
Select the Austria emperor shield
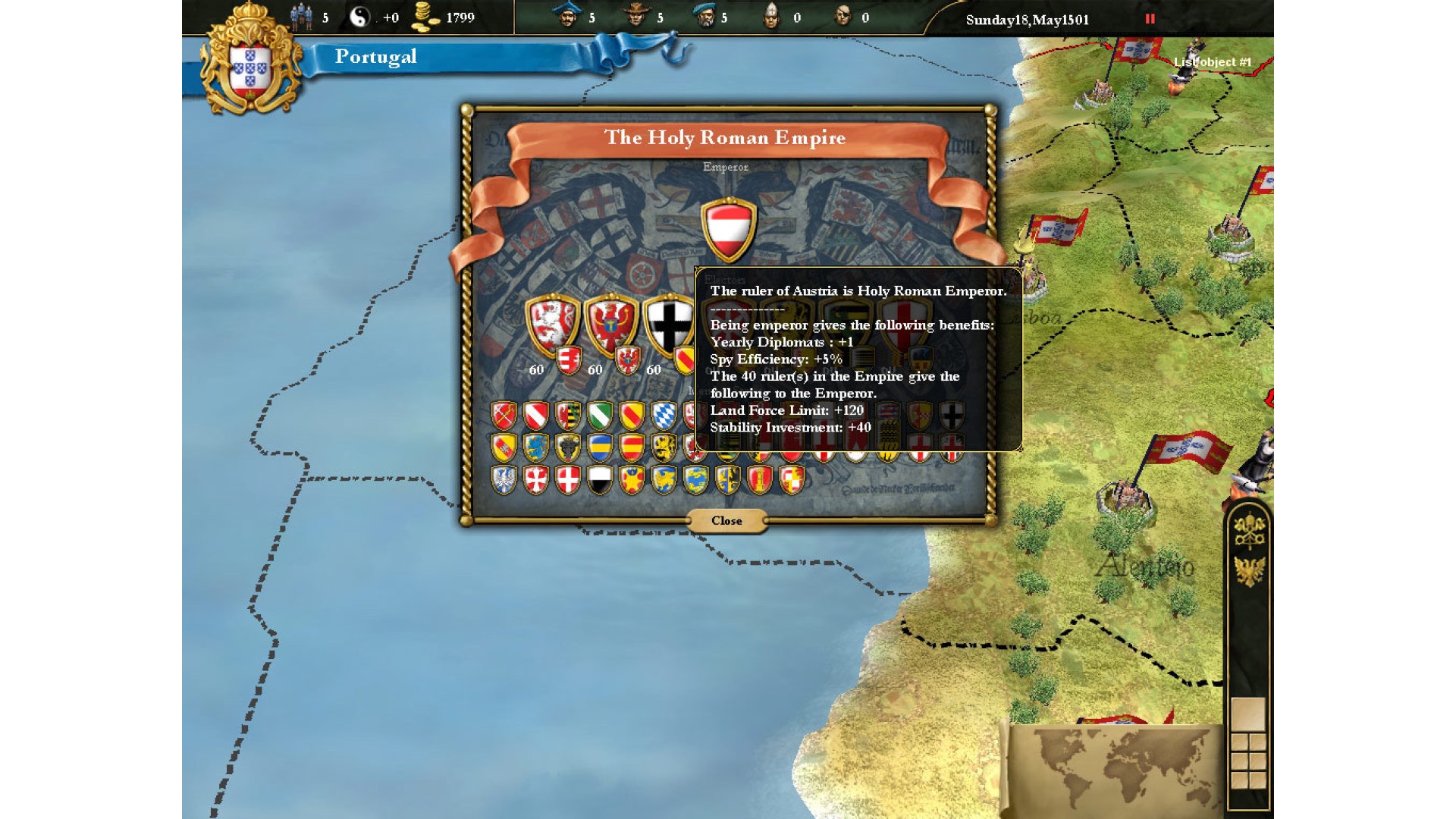point(728,229)
